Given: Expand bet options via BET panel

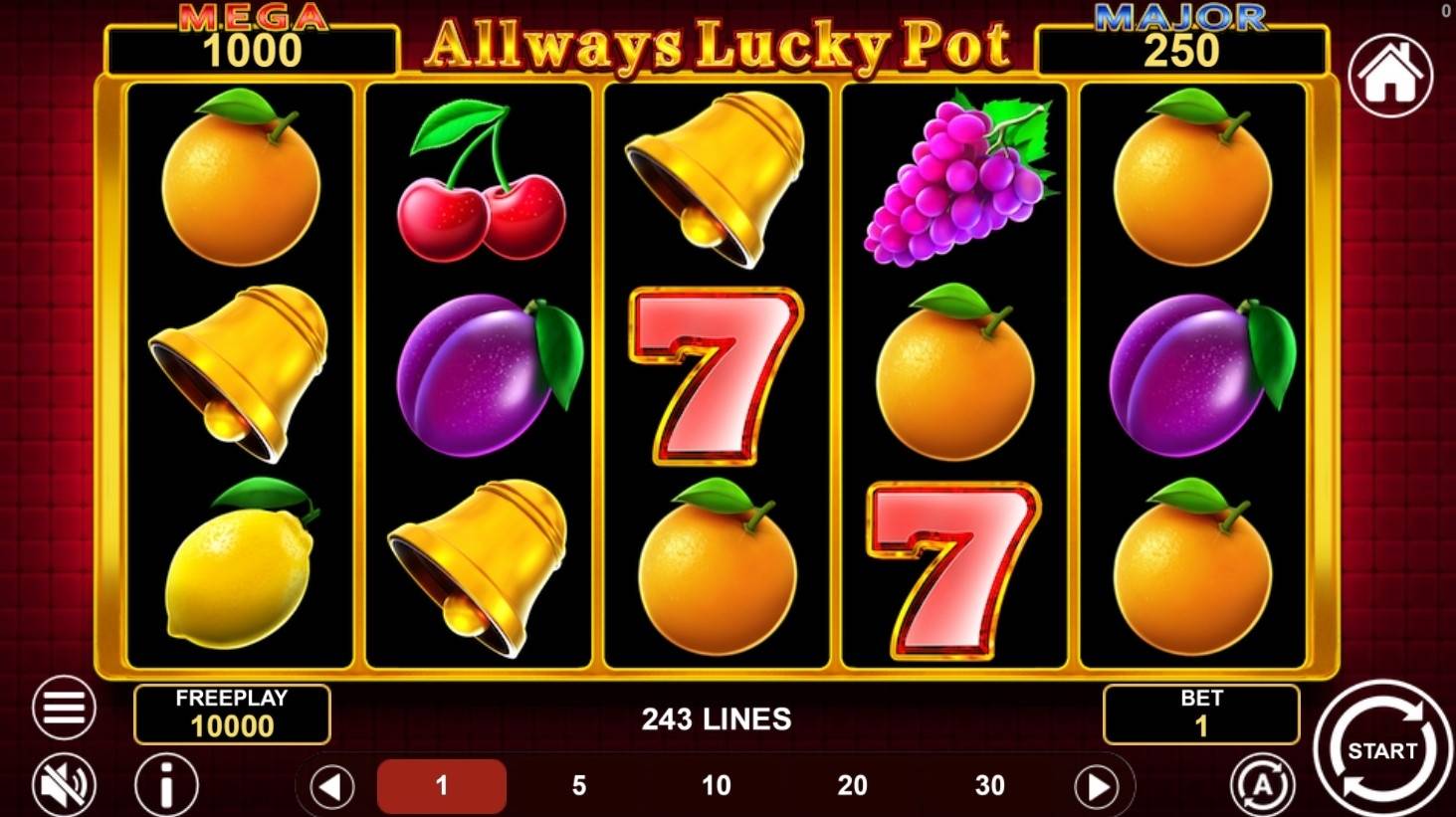Looking at the screenshot, I should pos(1199,713).
